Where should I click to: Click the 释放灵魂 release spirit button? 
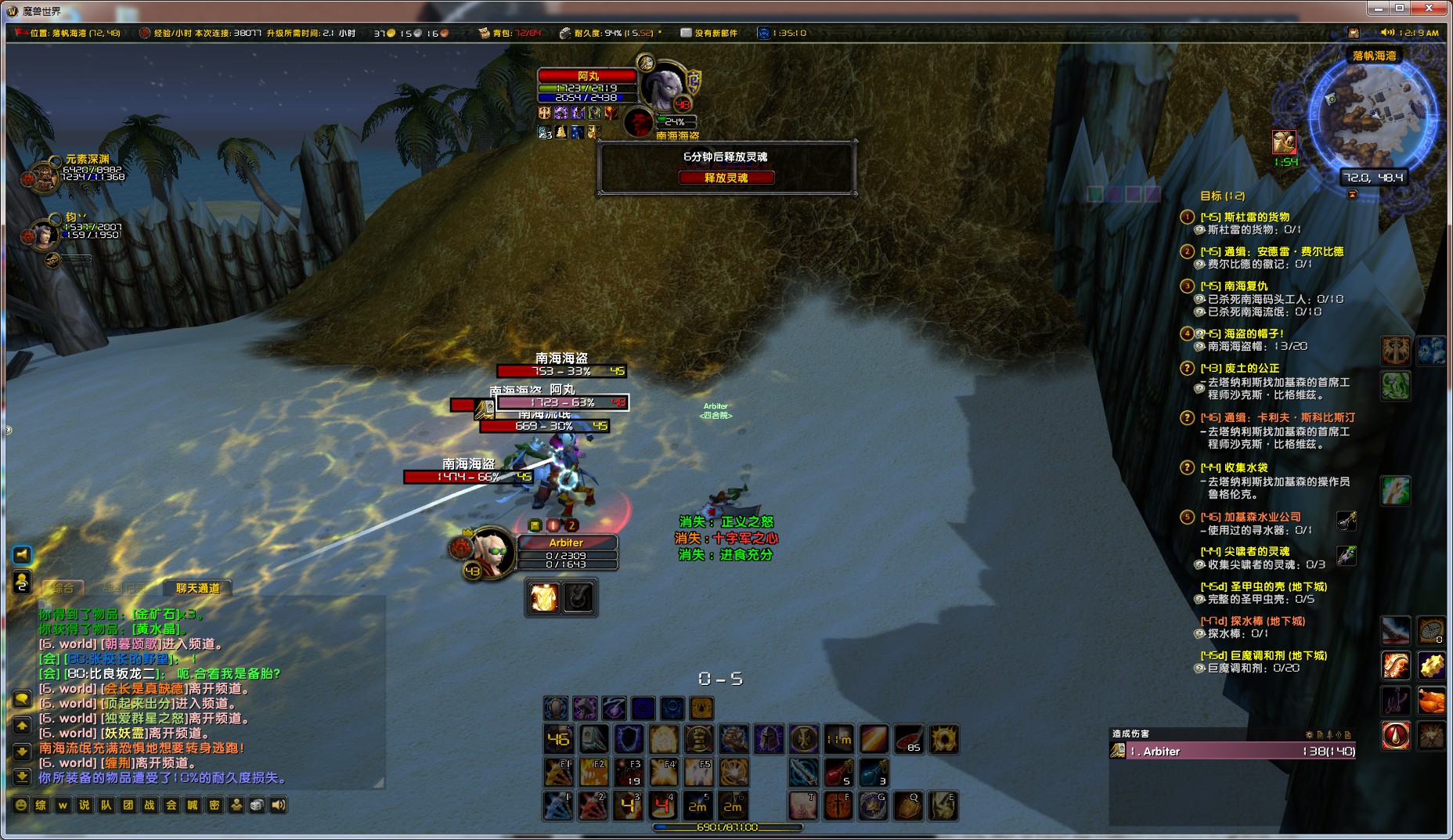click(726, 178)
